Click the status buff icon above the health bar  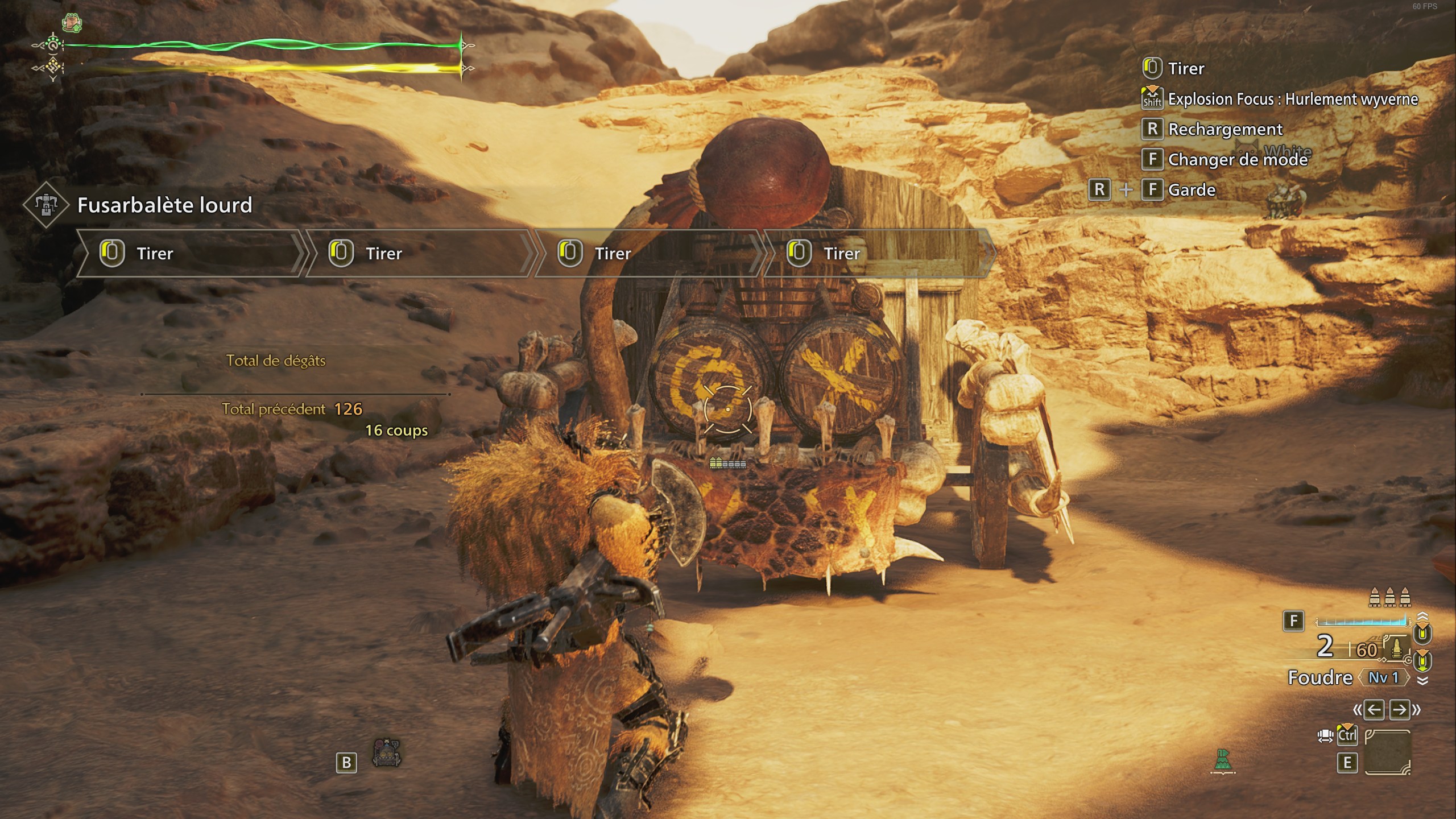(72, 23)
